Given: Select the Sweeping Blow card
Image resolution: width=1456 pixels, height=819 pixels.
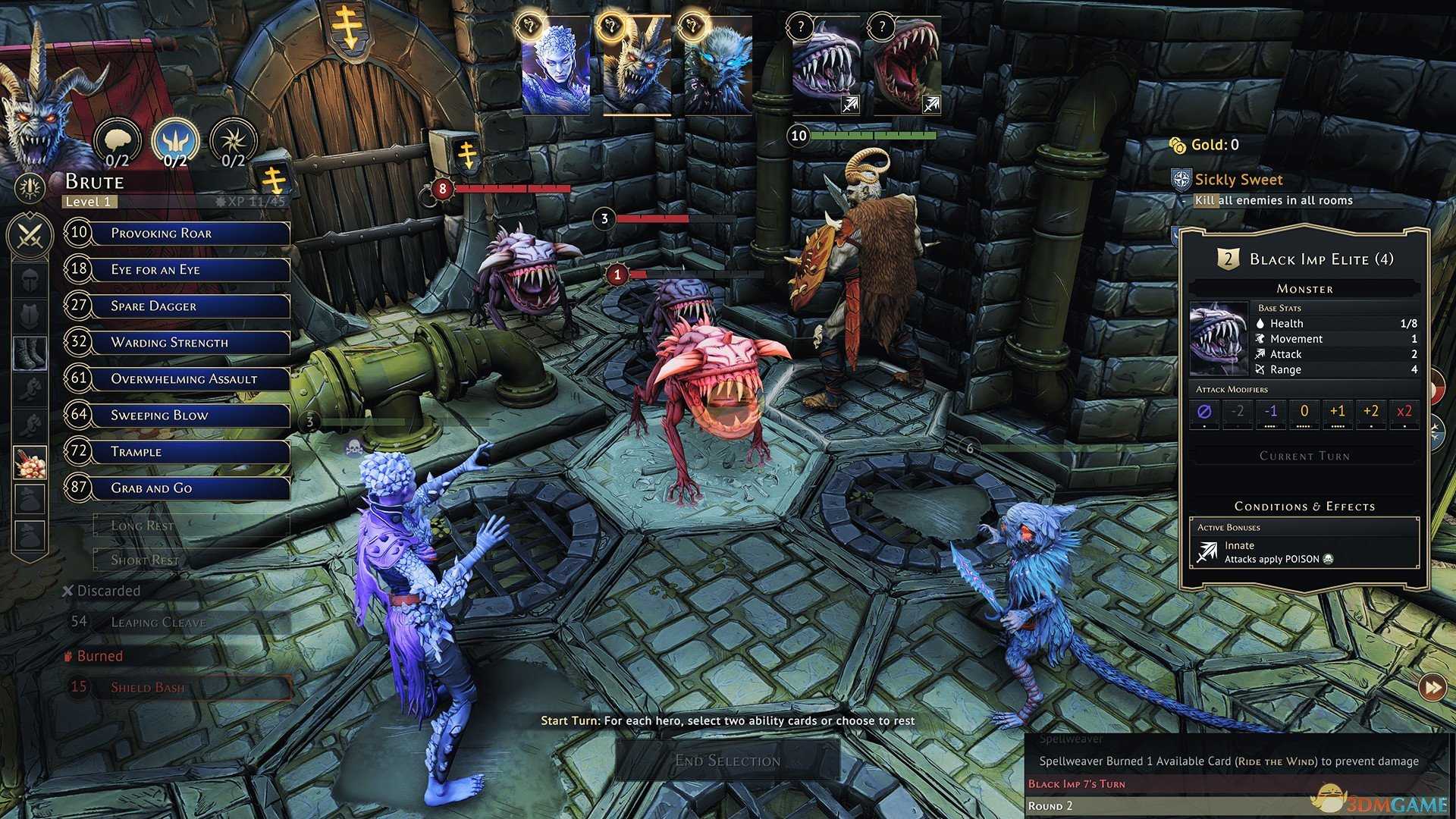Looking at the screenshot, I should (x=188, y=415).
